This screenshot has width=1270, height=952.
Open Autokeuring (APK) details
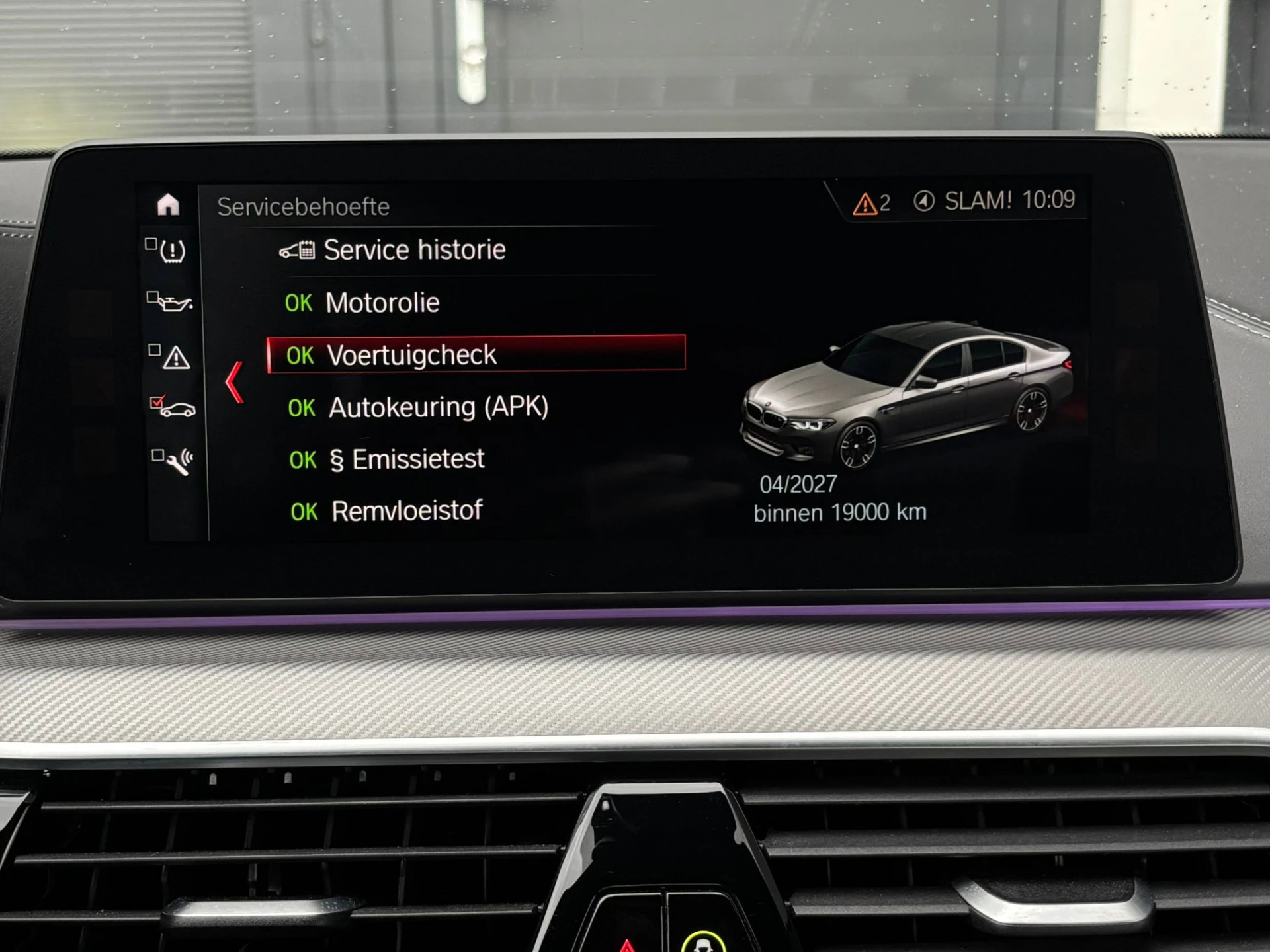click(438, 407)
